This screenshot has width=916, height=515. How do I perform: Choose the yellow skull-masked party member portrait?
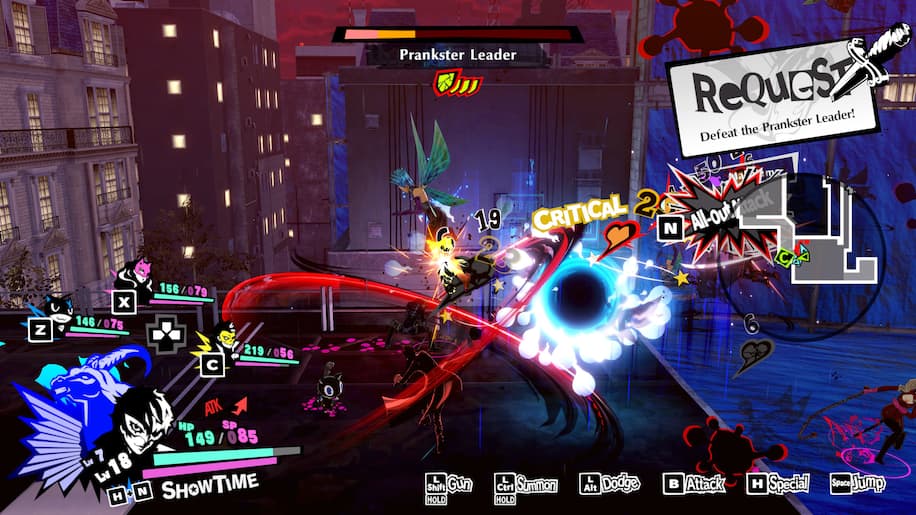227,341
